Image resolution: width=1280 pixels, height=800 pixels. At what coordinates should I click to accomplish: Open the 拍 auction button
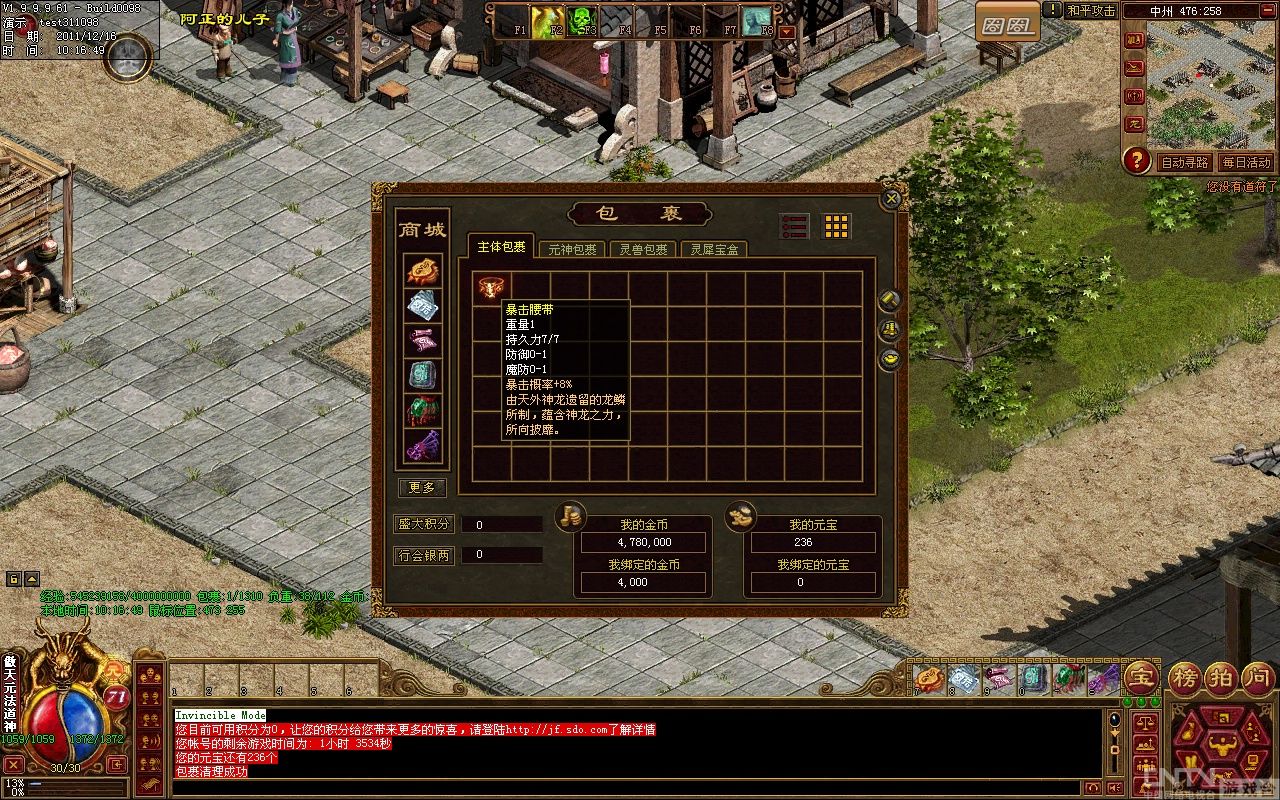(x=1221, y=677)
